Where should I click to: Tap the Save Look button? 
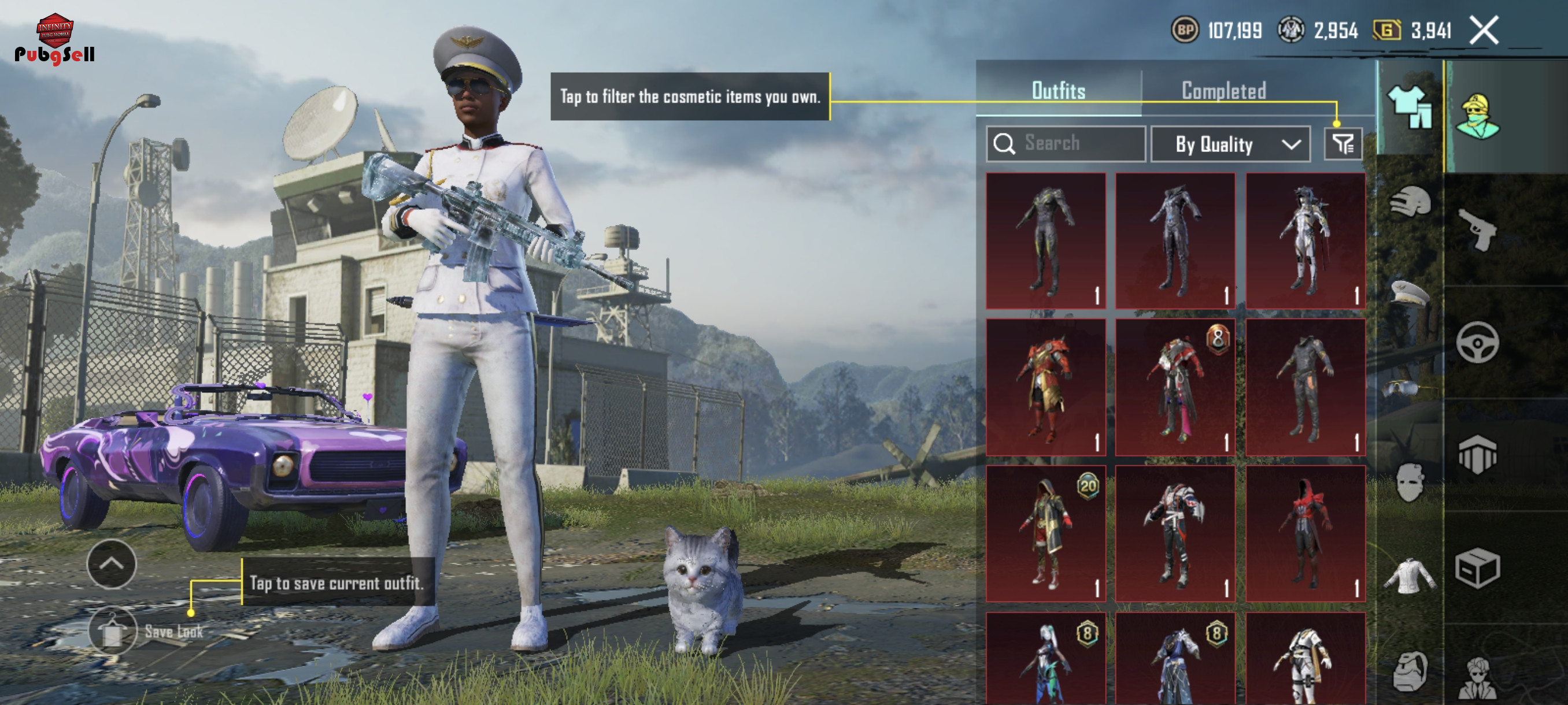pos(113,632)
